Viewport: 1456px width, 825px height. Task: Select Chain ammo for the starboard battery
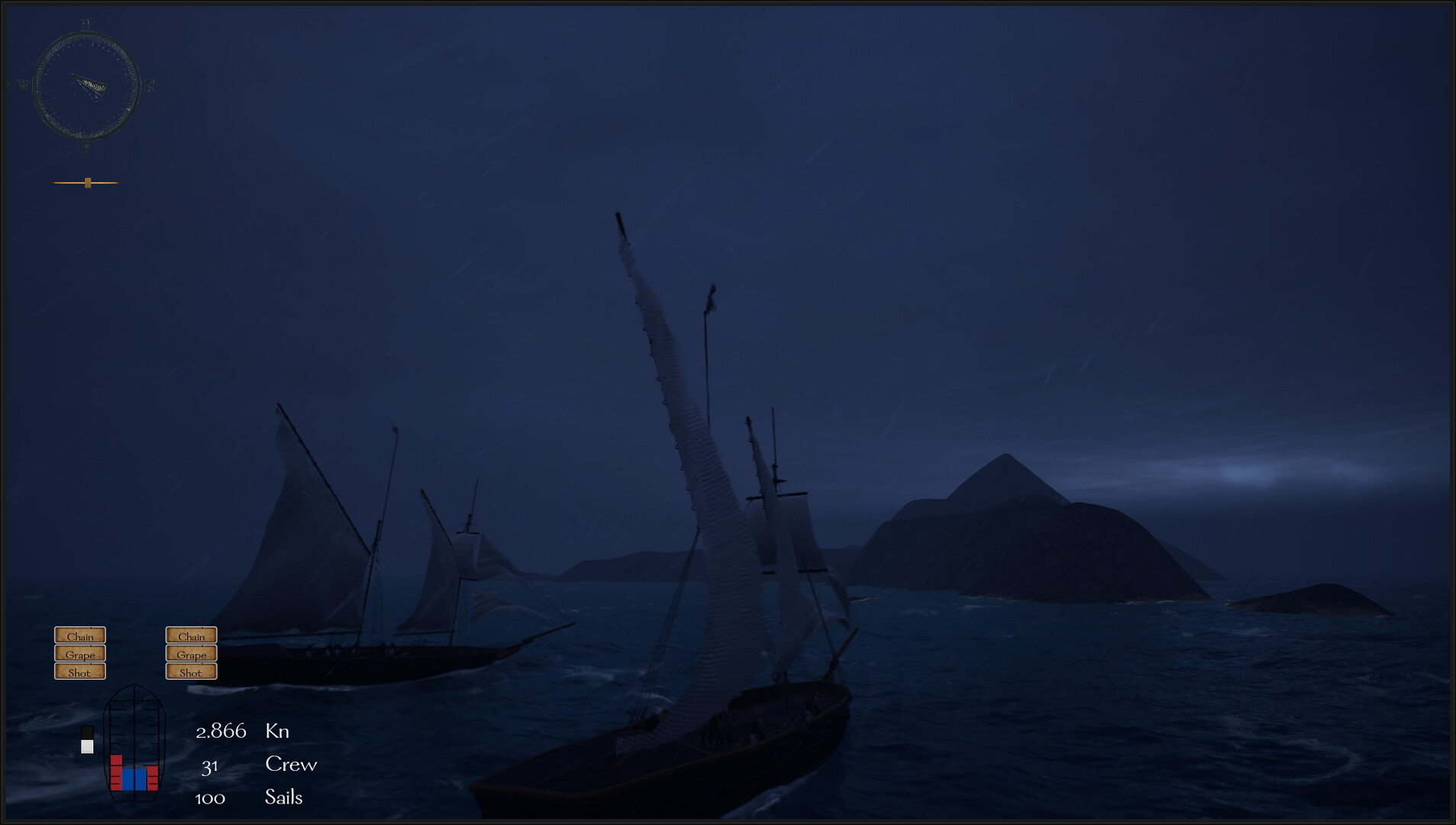click(190, 636)
